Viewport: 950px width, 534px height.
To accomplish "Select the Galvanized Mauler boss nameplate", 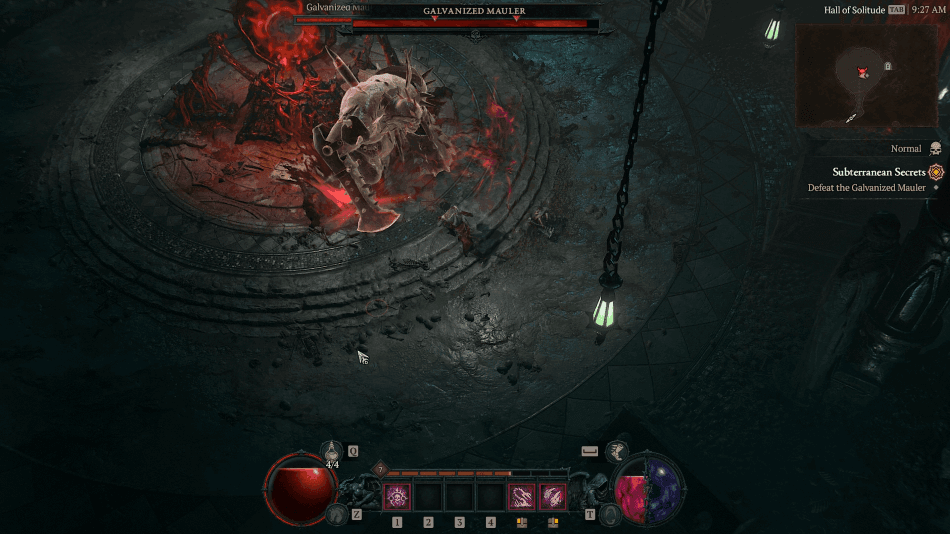I will coord(475,11).
